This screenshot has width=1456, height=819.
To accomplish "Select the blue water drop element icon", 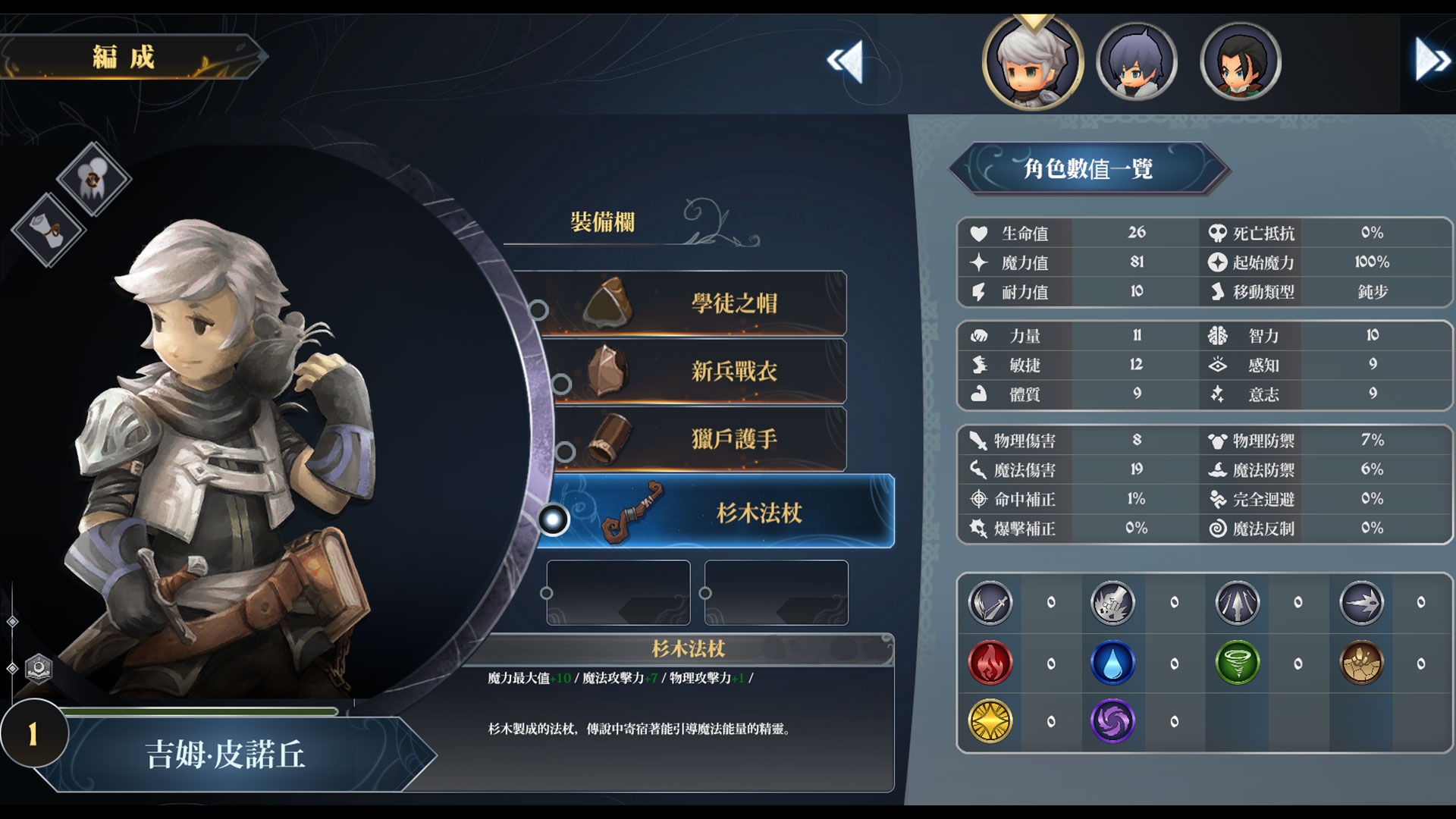I will (x=1112, y=663).
